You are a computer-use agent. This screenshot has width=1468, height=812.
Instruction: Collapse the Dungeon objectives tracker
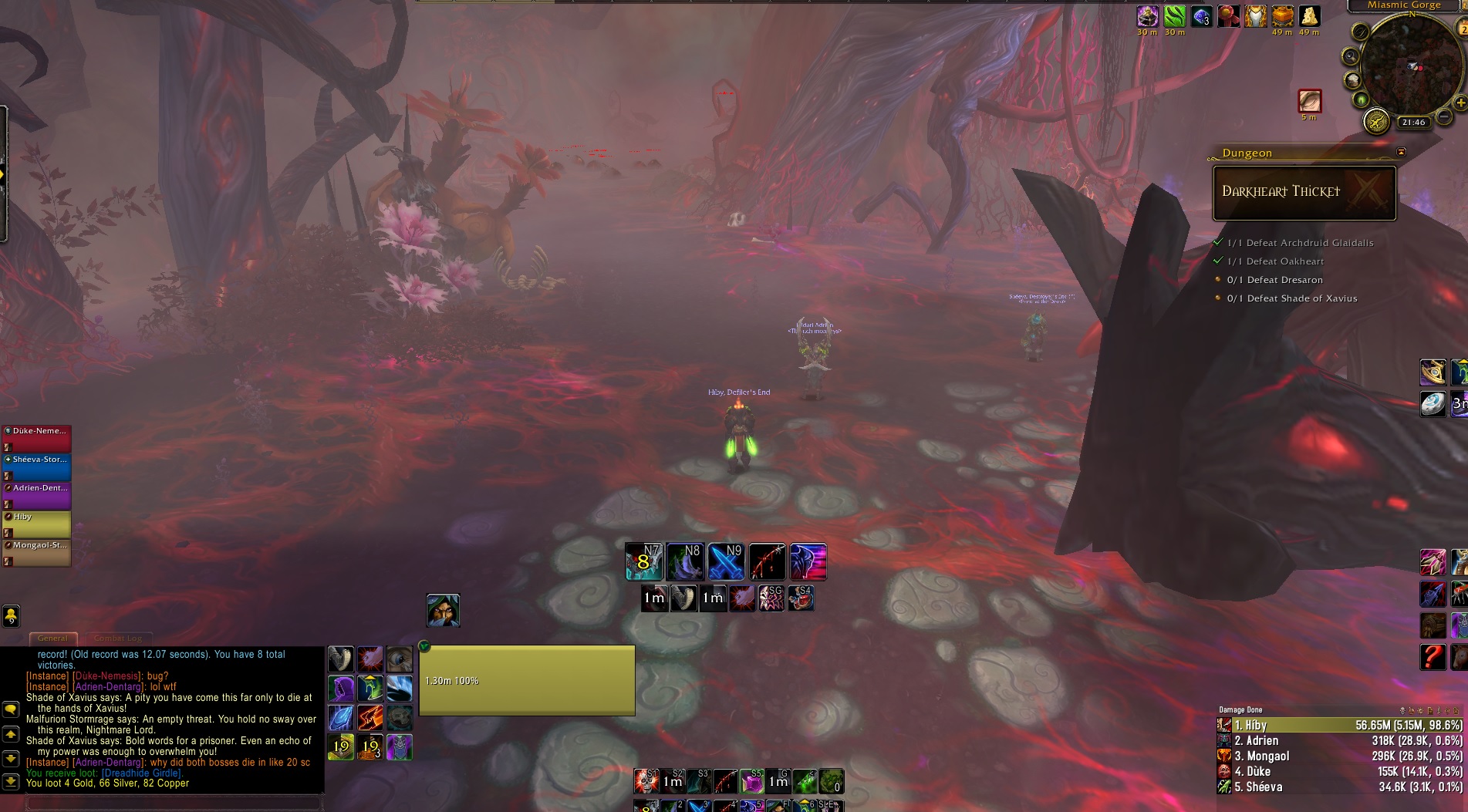click(x=1402, y=152)
